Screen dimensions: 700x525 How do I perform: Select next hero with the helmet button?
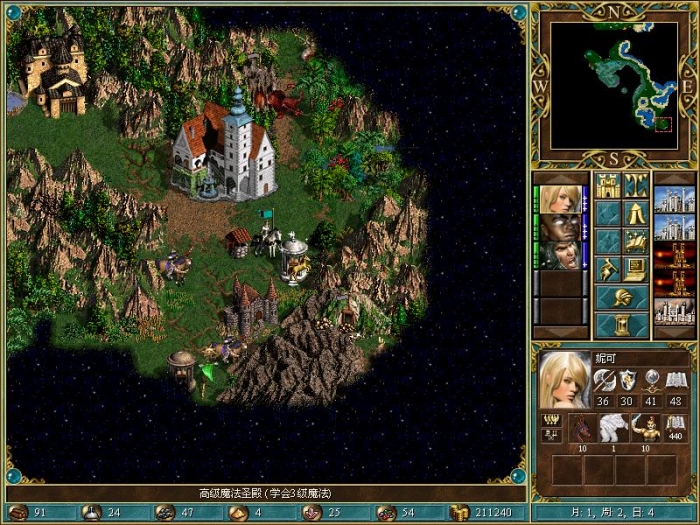(x=621, y=297)
